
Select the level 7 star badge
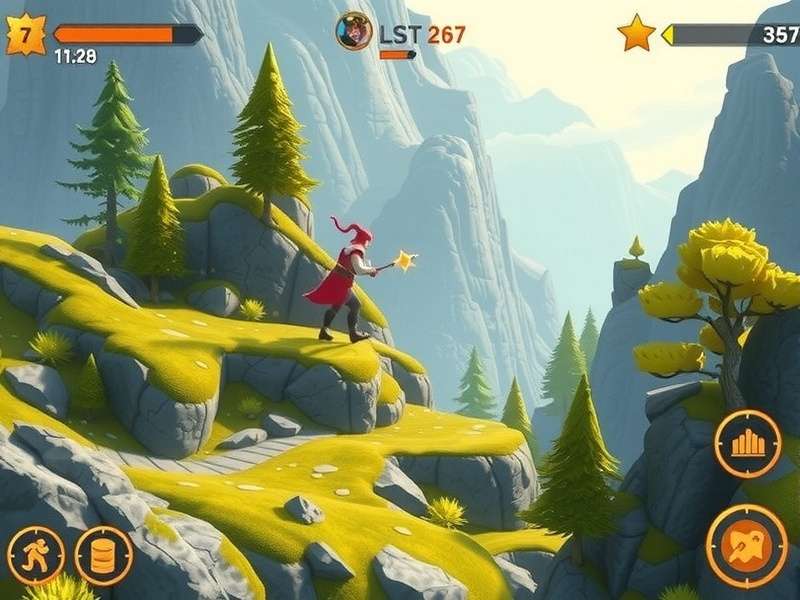click(x=26, y=35)
